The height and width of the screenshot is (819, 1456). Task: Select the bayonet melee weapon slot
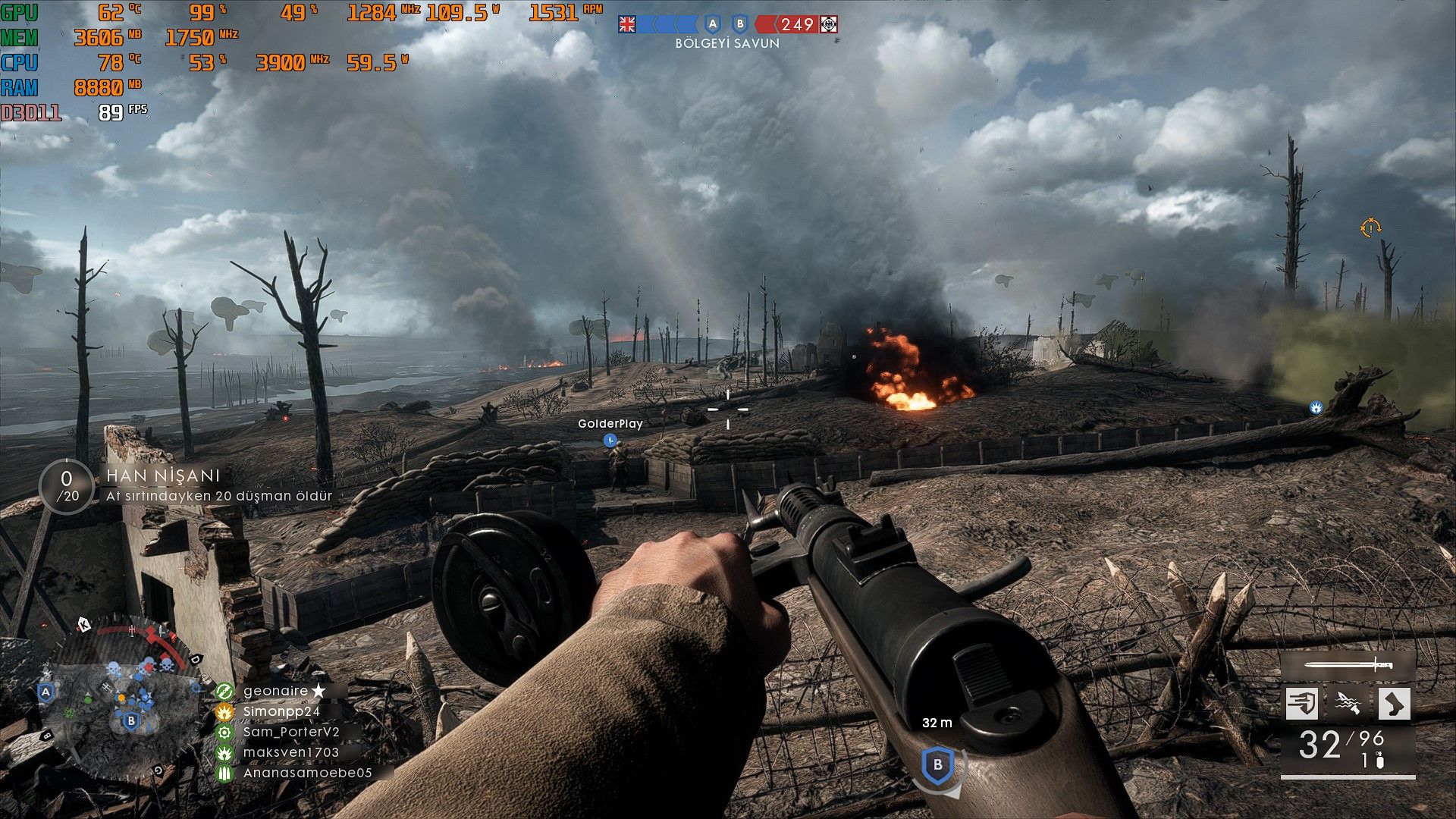[1348, 666]
